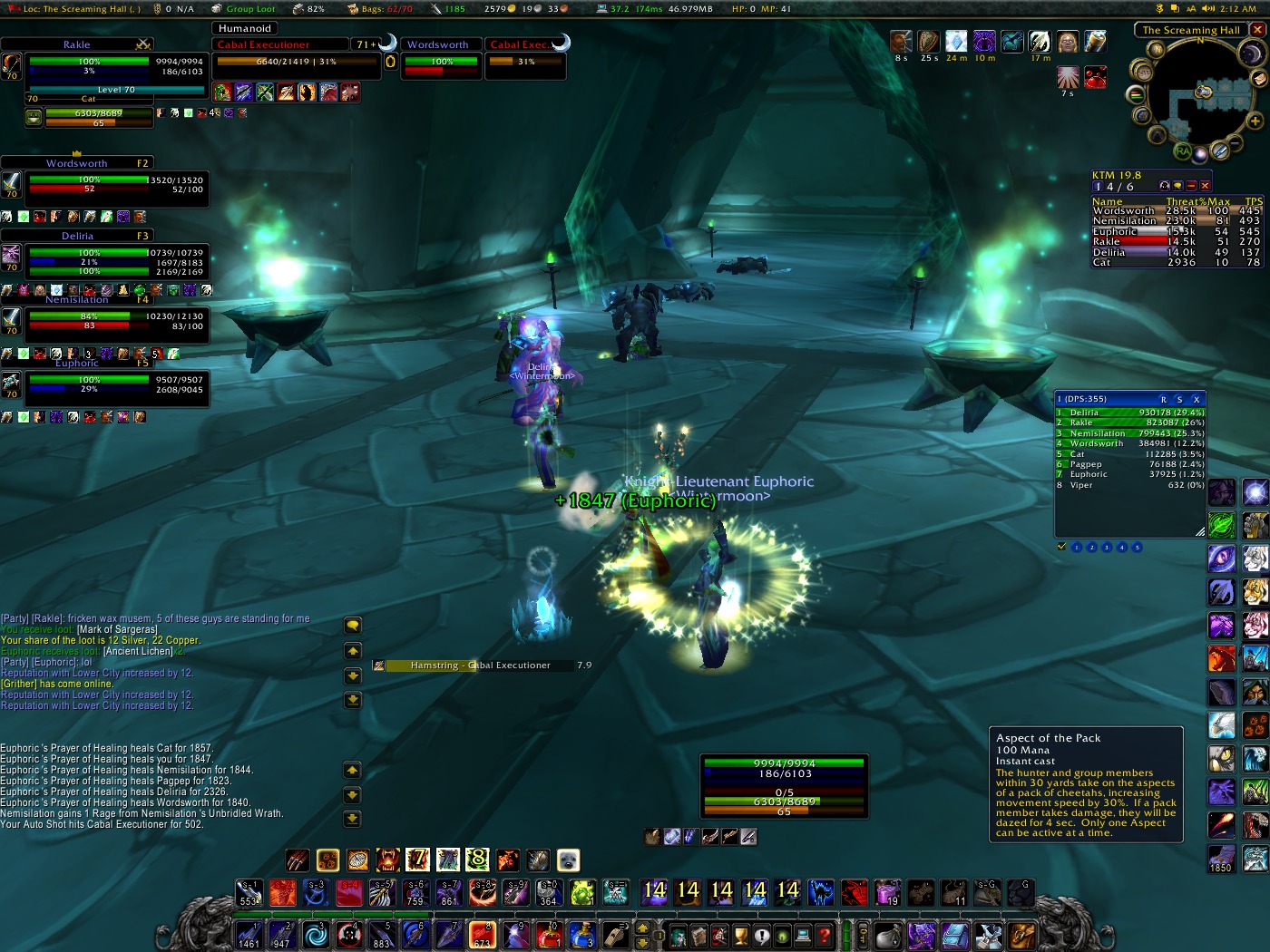Open the chat menu speech bubble button
The height and width of the screenshot is (952, 1270).
(353, 626)
